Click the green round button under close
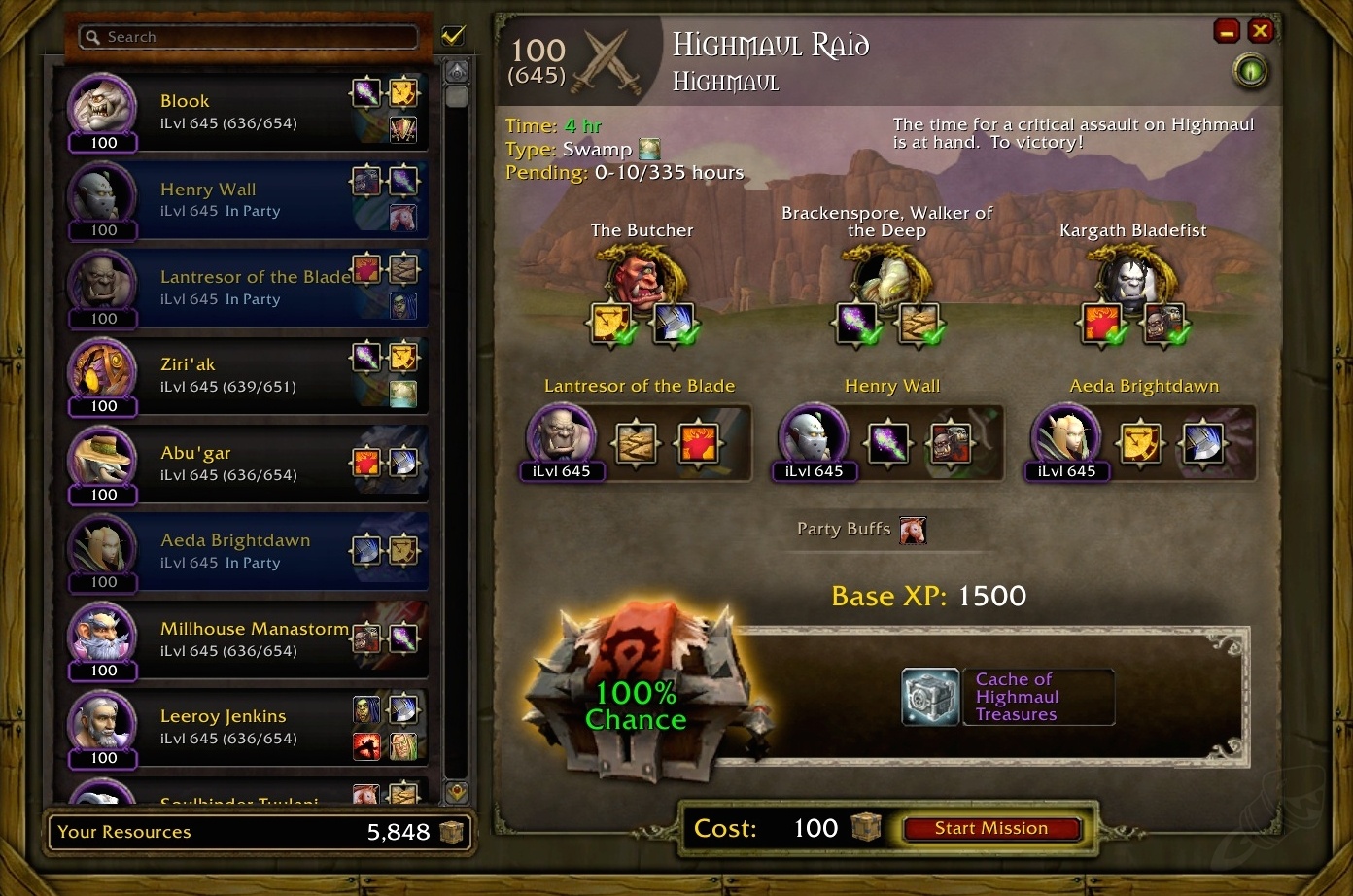The image size is (1353, 896). coord(1251,71)
